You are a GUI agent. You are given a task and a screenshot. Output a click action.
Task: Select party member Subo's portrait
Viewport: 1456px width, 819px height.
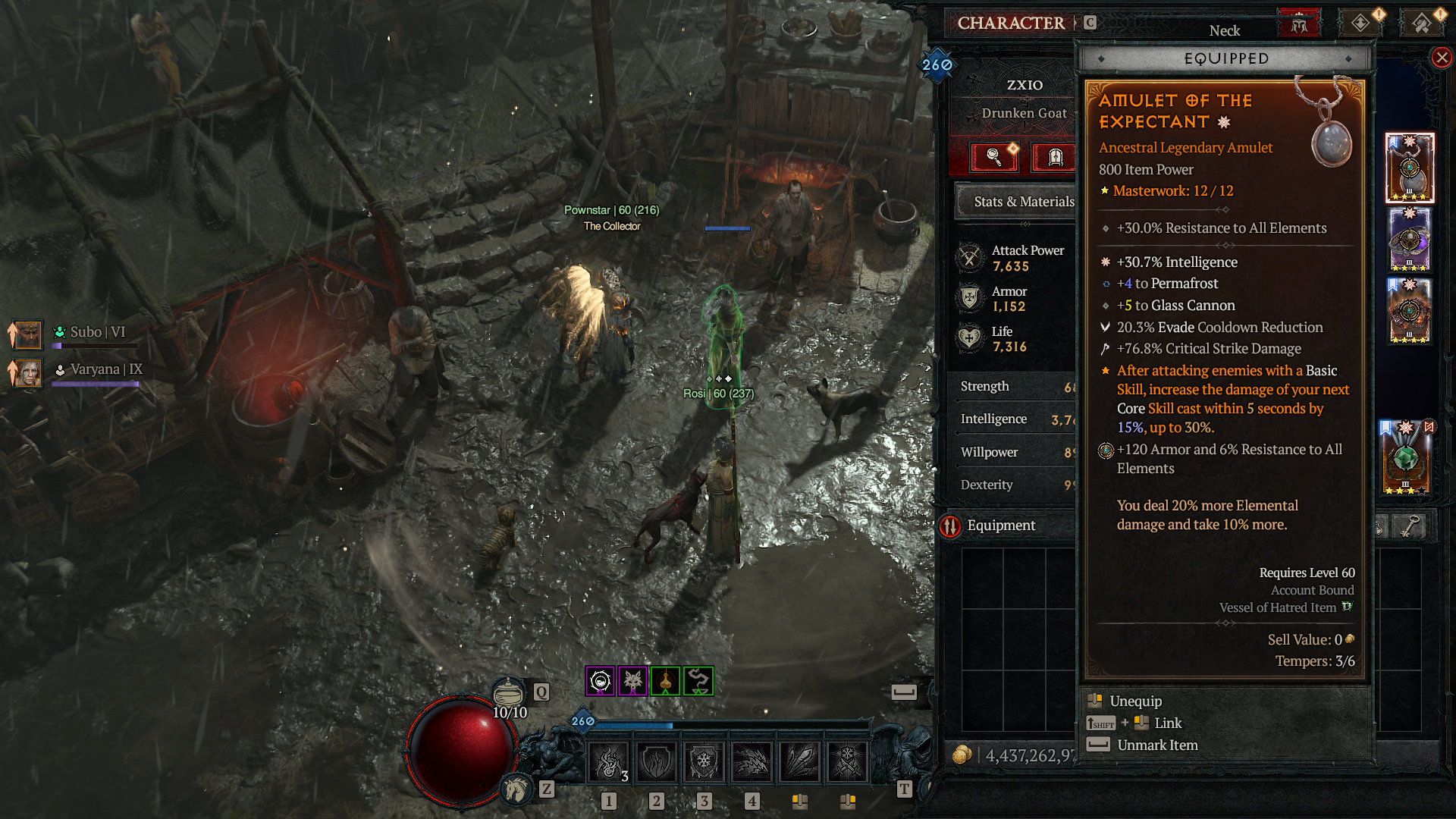click(x=27, y=334)
